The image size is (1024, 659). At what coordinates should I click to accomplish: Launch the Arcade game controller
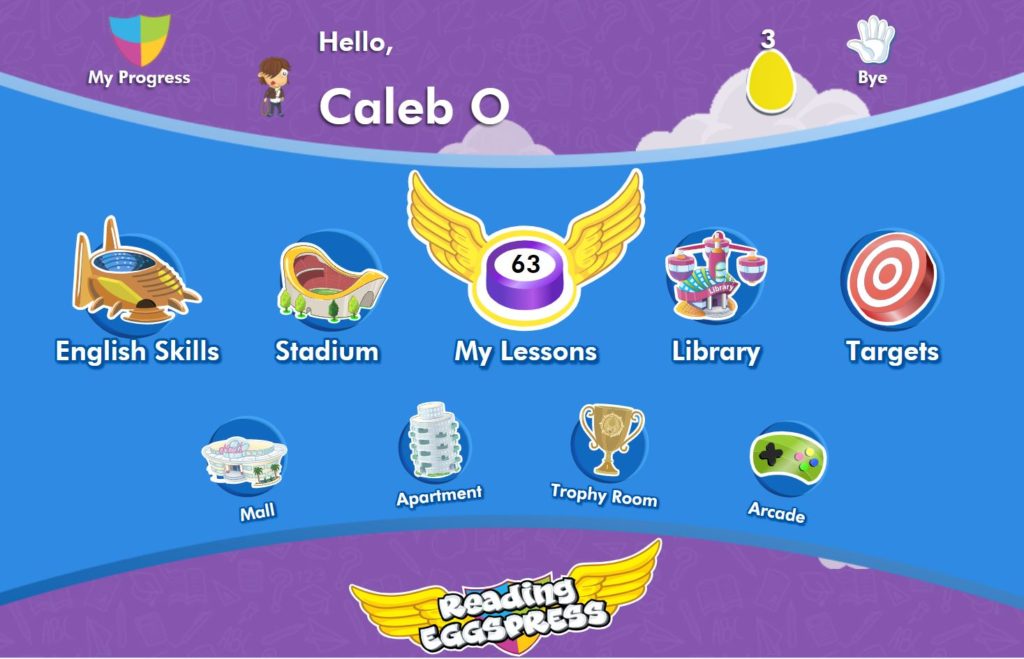coord(787,460)
